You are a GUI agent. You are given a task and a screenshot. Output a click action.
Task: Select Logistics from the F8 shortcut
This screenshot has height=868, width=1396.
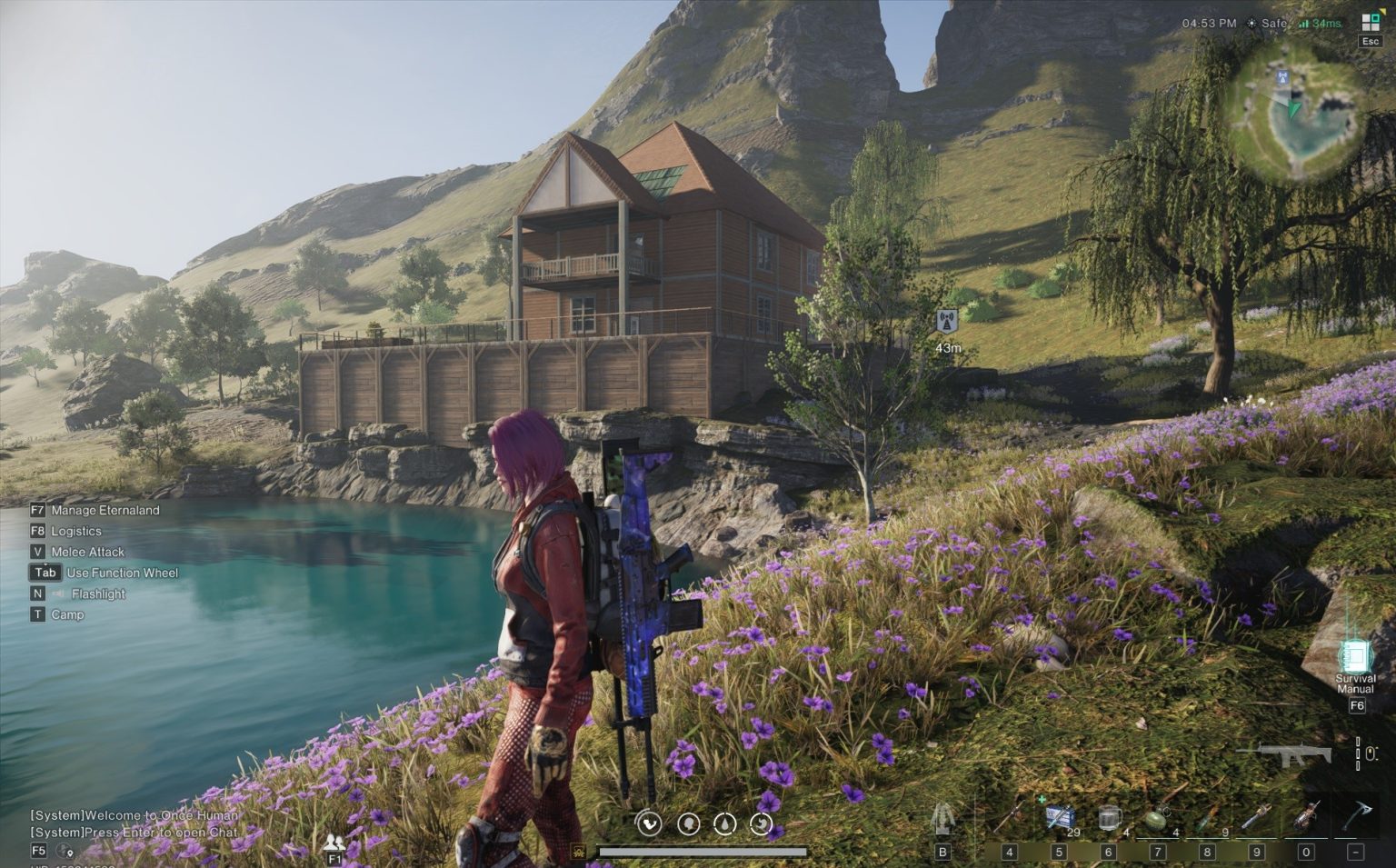click(77, 531)
